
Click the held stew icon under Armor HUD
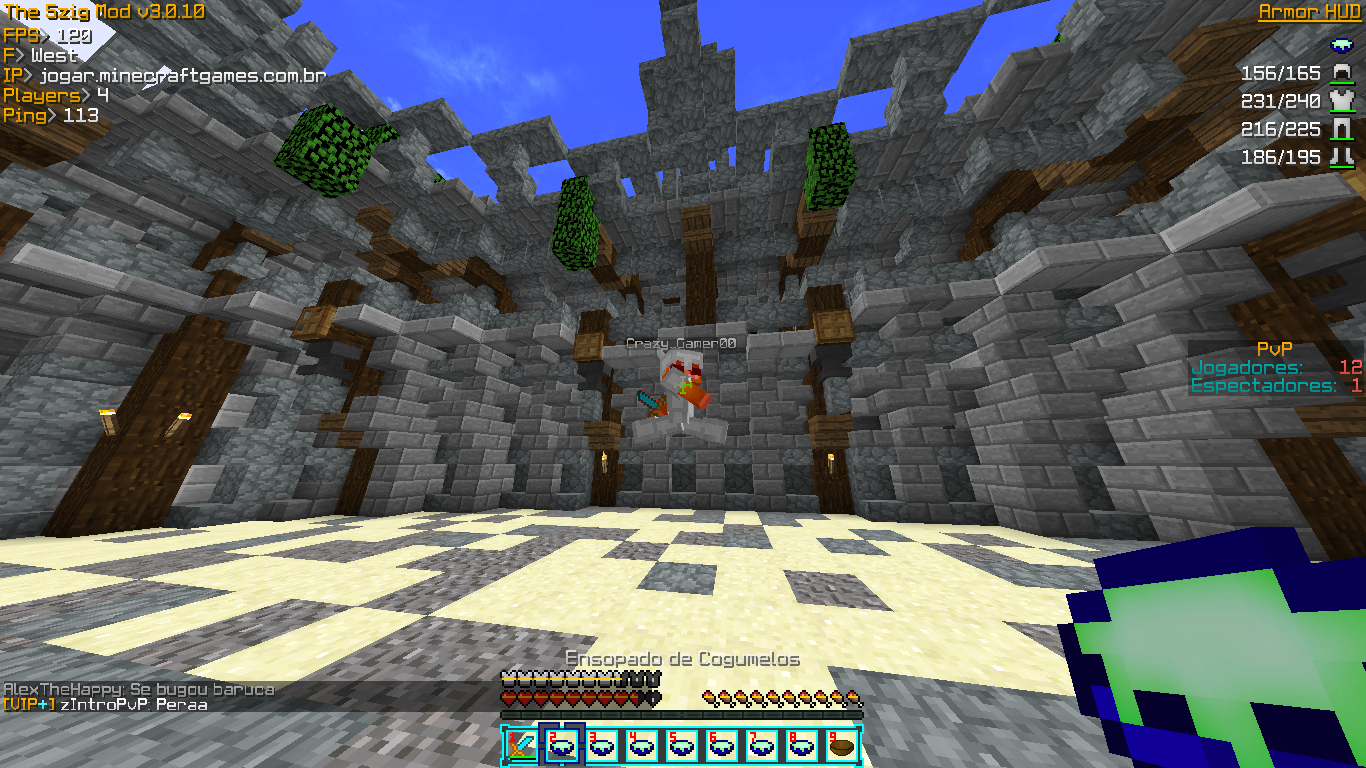(1341, 45)
